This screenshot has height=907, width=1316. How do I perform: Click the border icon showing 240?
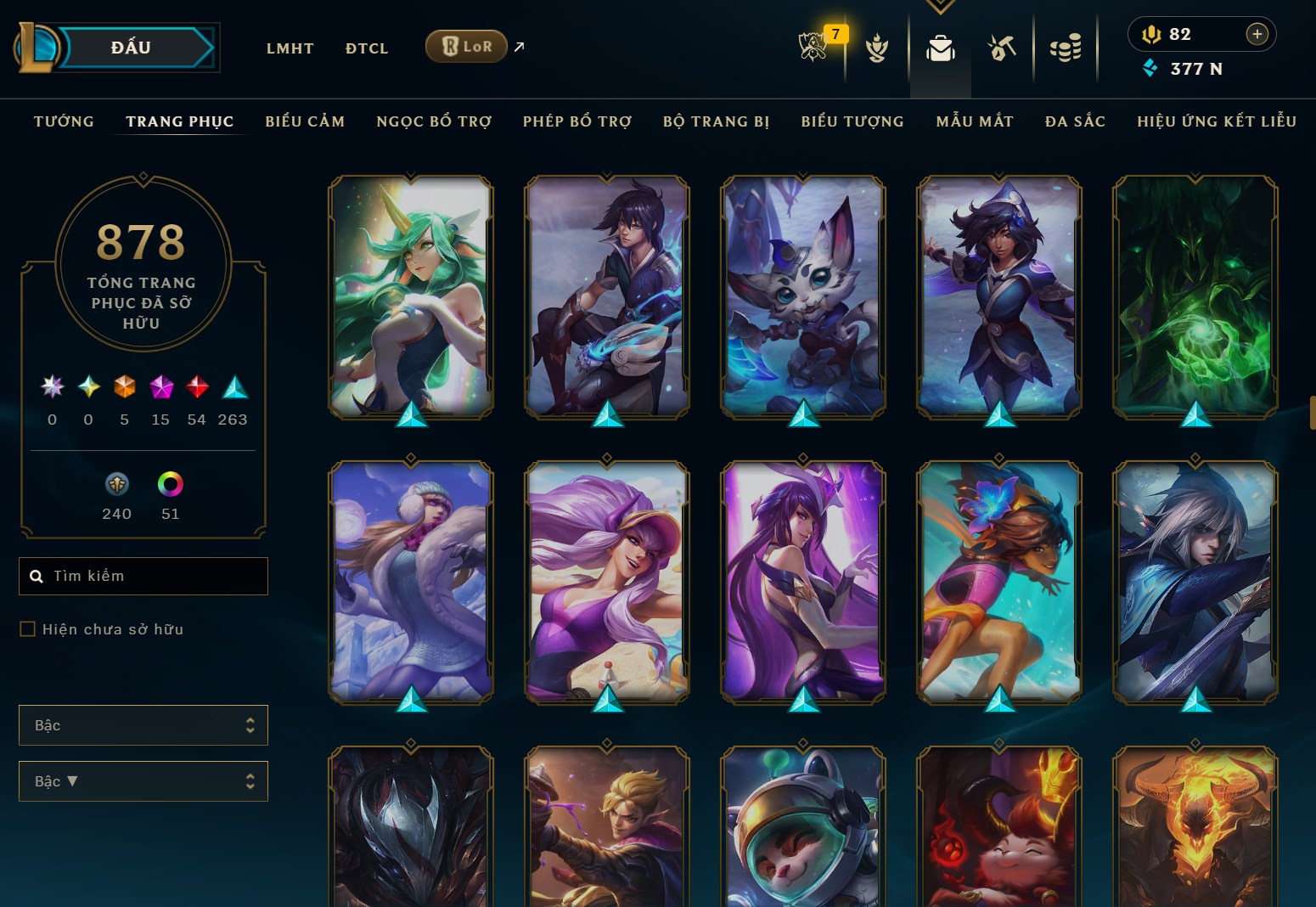click(116, 486)
